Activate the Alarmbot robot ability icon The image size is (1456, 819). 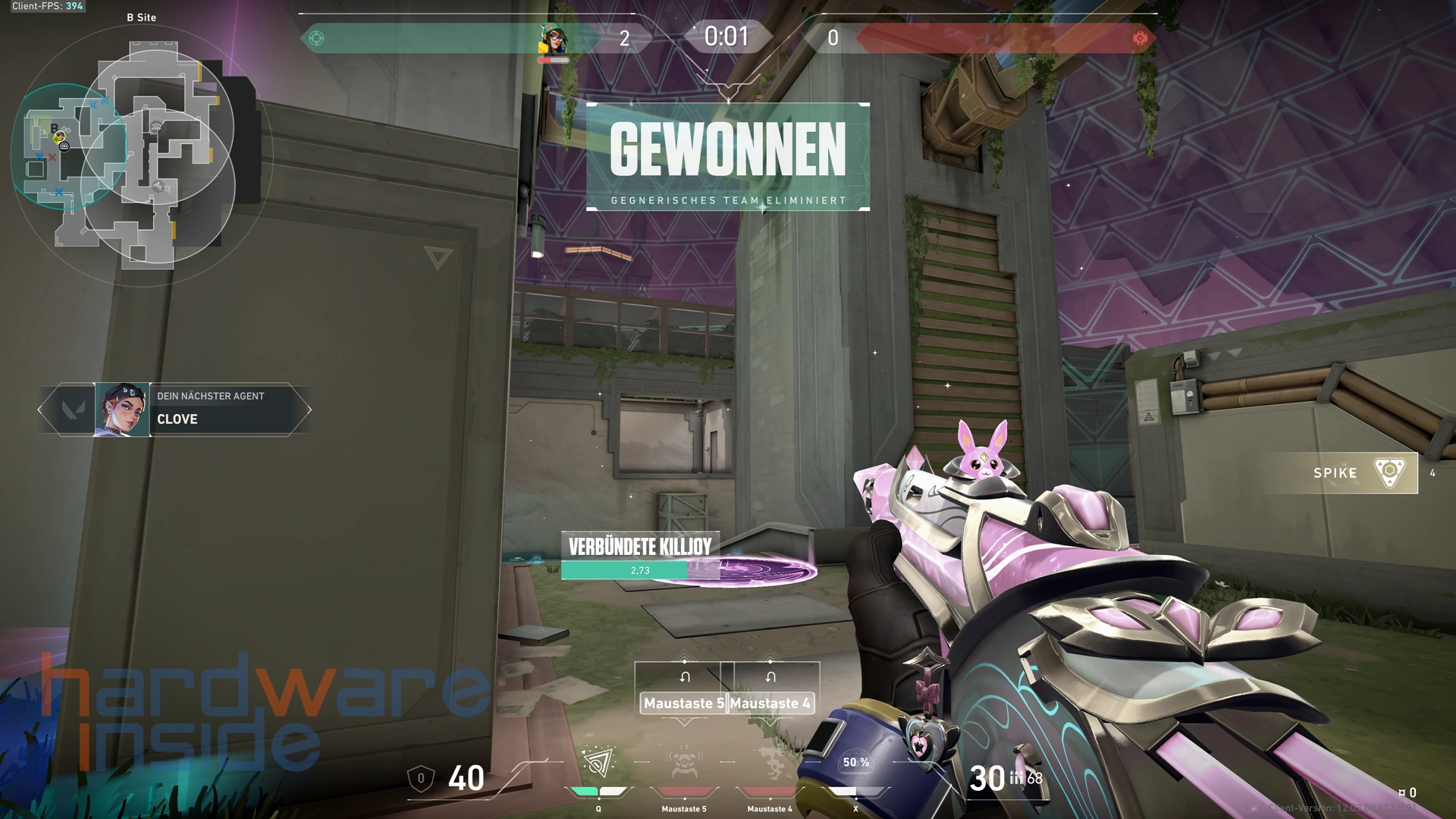coord(683,763)
